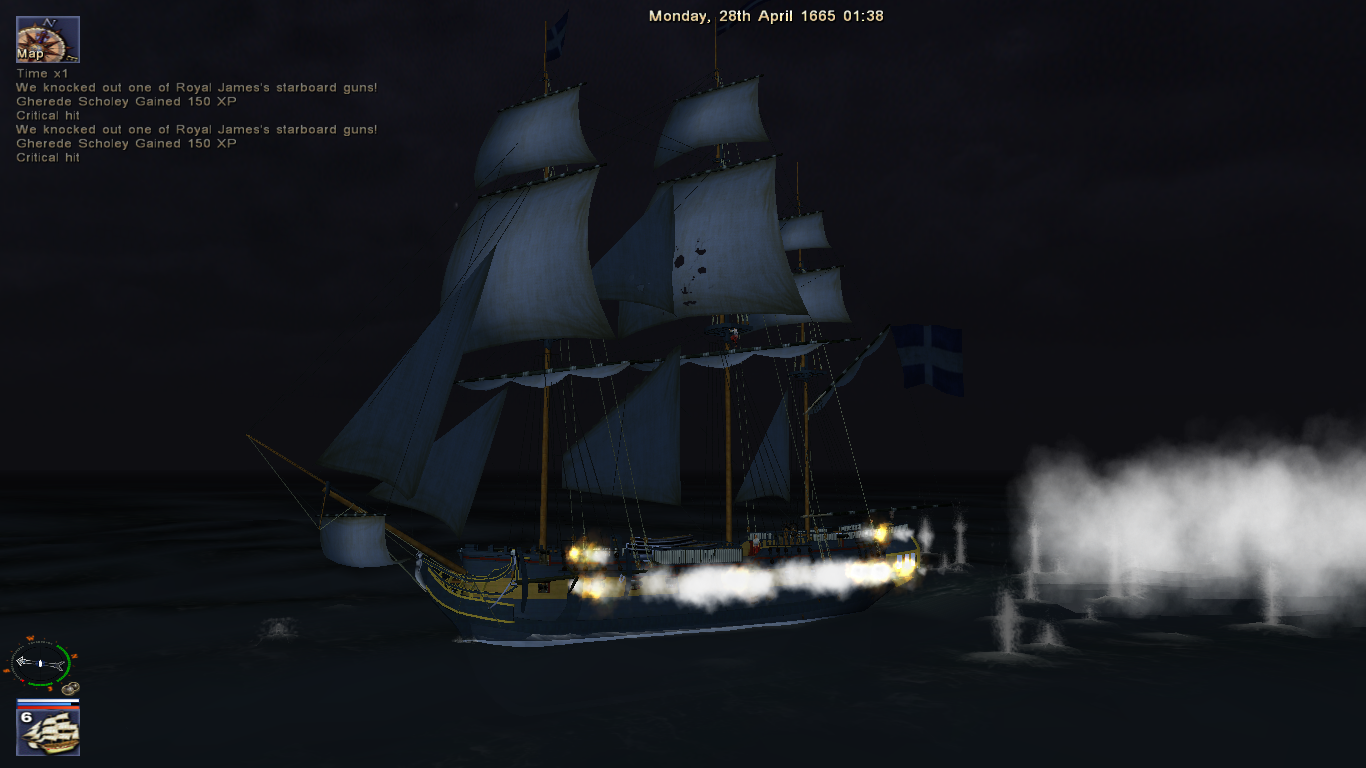Select the ship portrait icon
The height and width of the screenshot is (768, 1366).
[x=48, y=731]
